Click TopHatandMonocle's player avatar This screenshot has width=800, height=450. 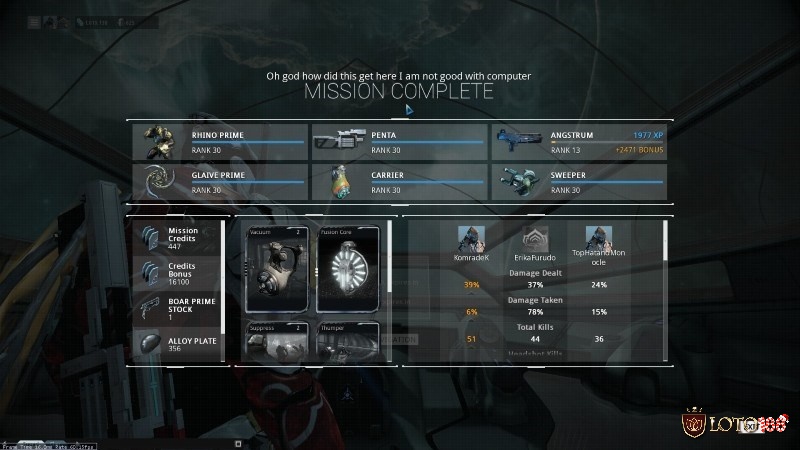599,238
